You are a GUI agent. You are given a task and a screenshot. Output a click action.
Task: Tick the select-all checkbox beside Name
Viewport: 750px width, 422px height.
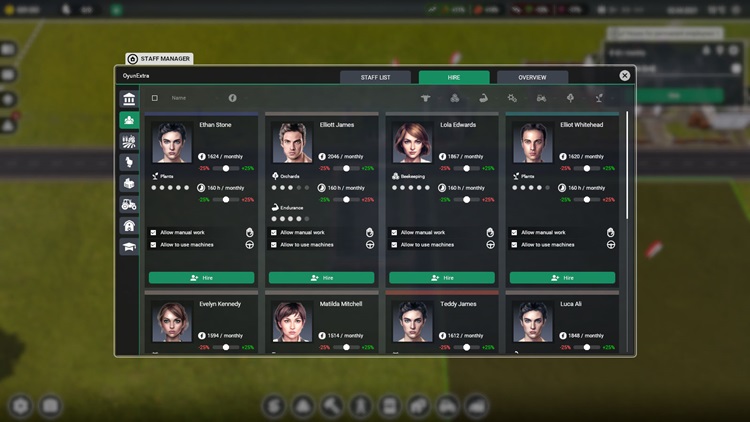[x=155, y=98]
